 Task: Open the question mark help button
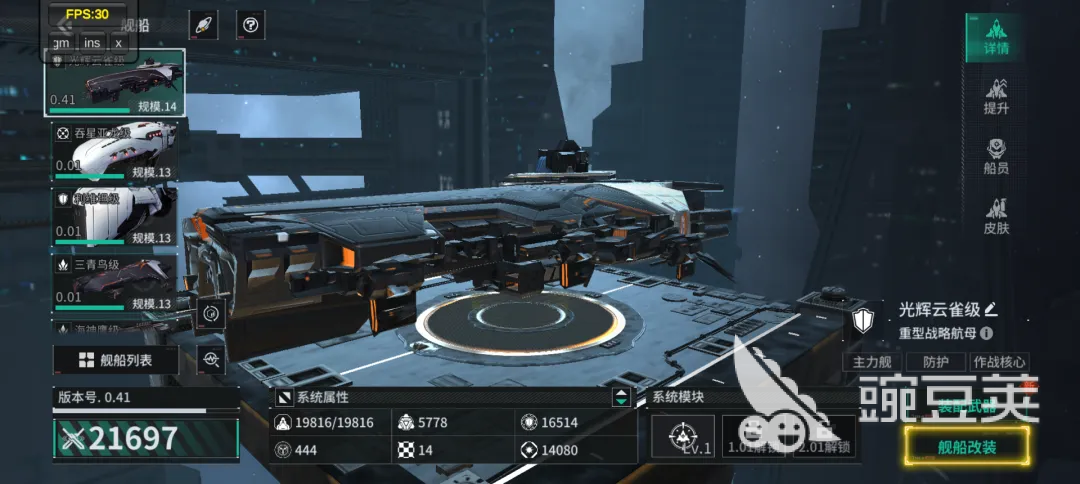pyautogui.click(x=250, y=25)
